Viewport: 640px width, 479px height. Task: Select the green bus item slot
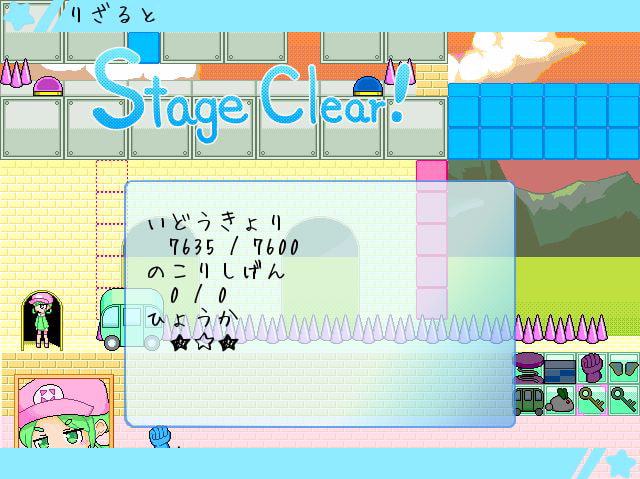tap(530, 399)
